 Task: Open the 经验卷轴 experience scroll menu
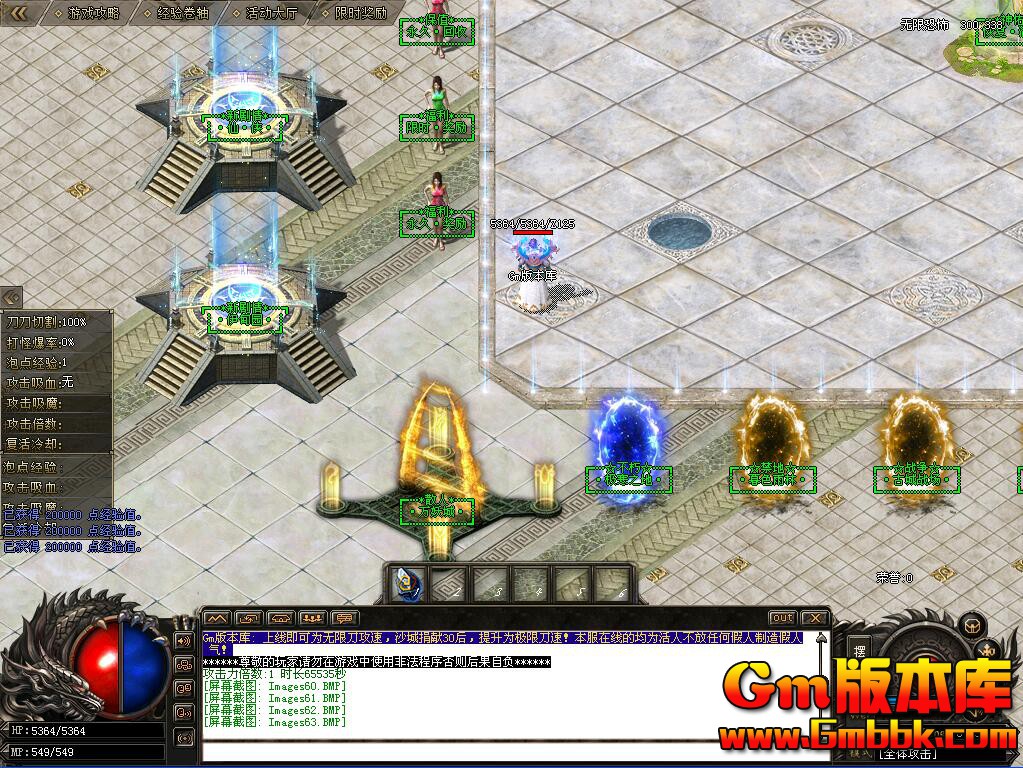tap(182, 13)
